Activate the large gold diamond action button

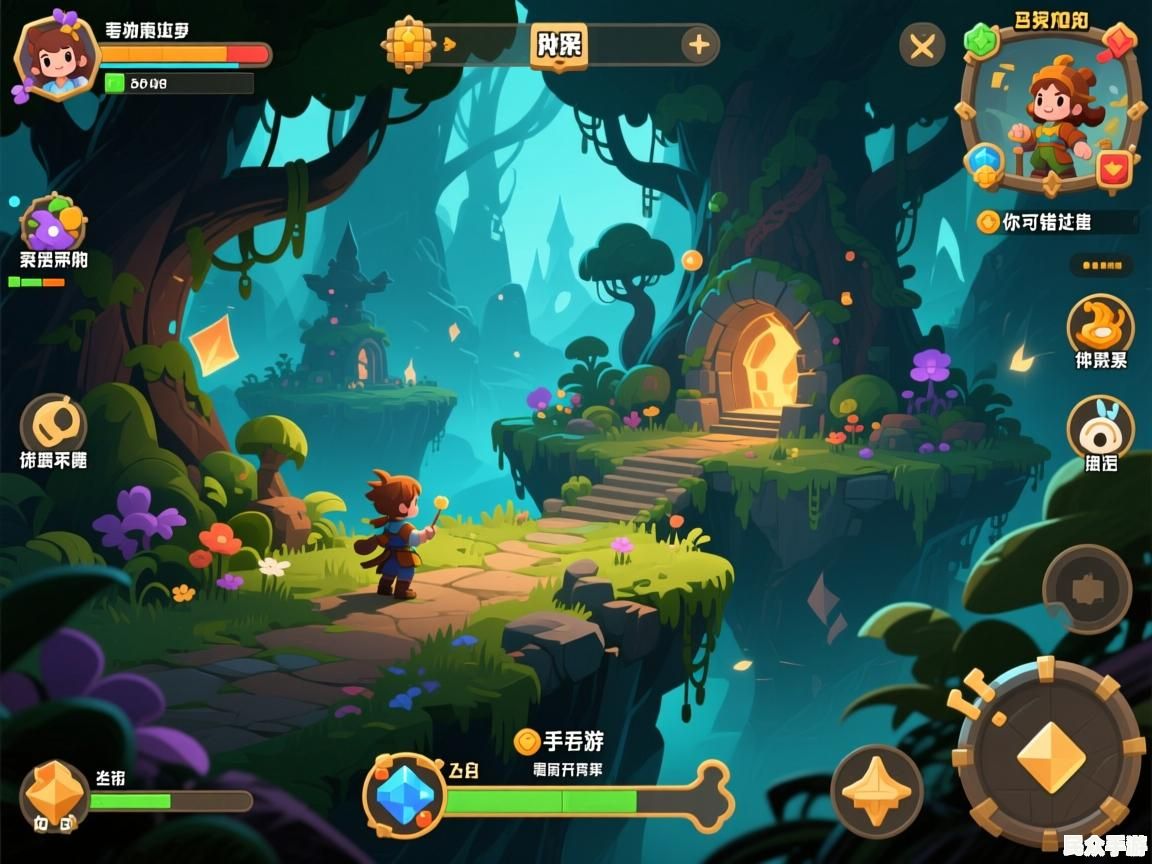point(1050,756)
